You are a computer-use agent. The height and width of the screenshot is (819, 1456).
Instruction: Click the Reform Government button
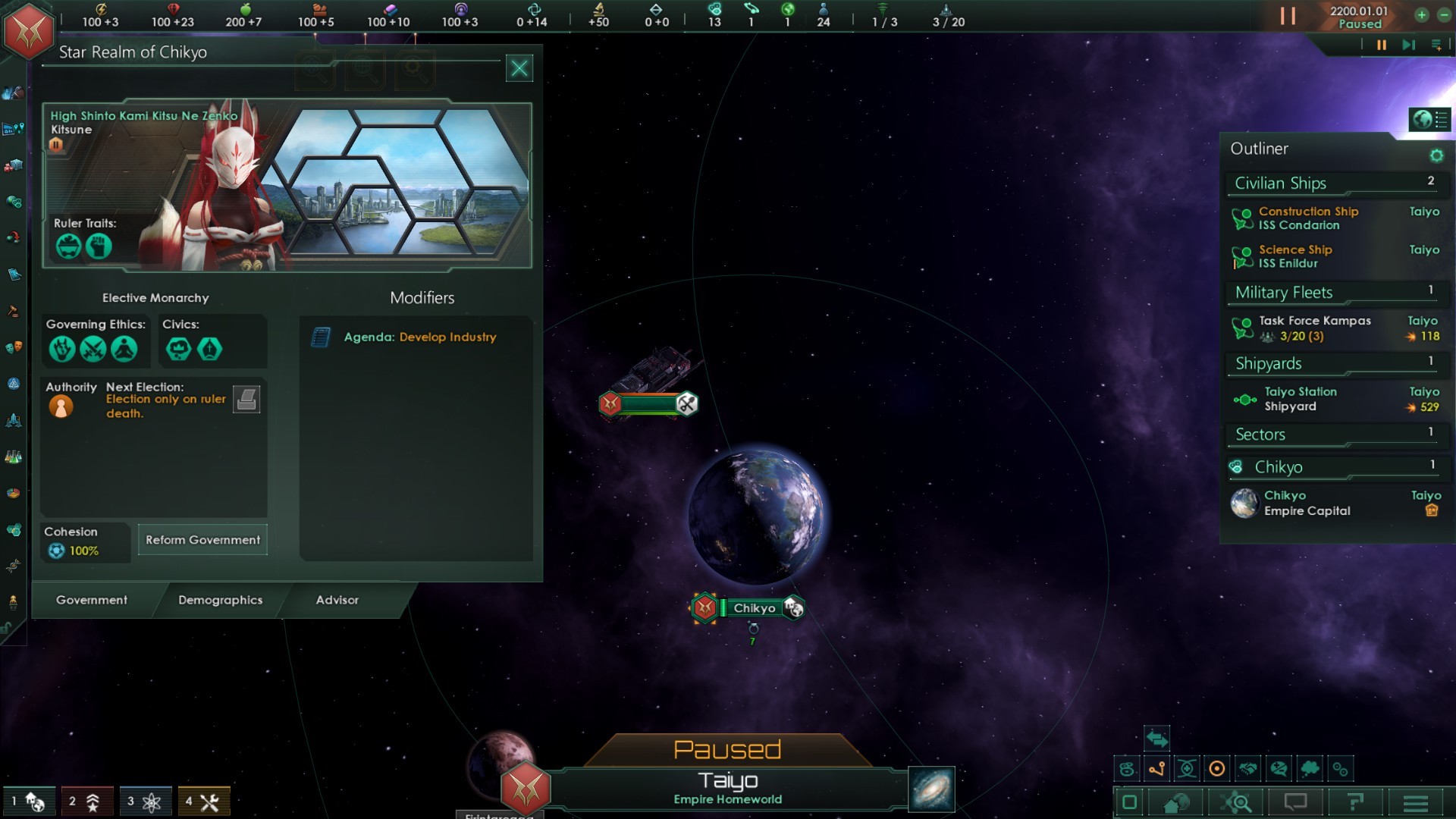click(202, 540)
